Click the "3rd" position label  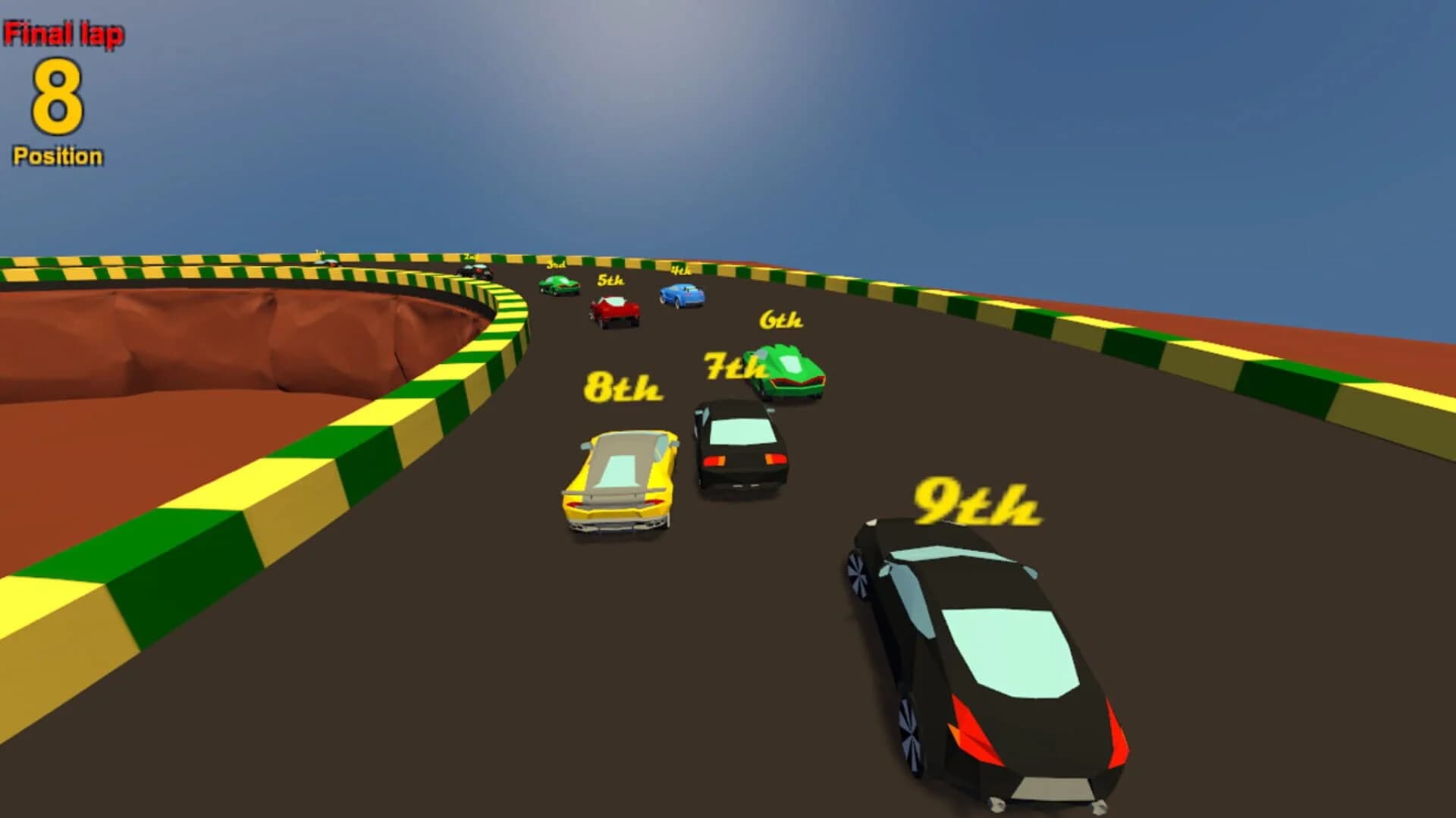[x=557, y=265]
